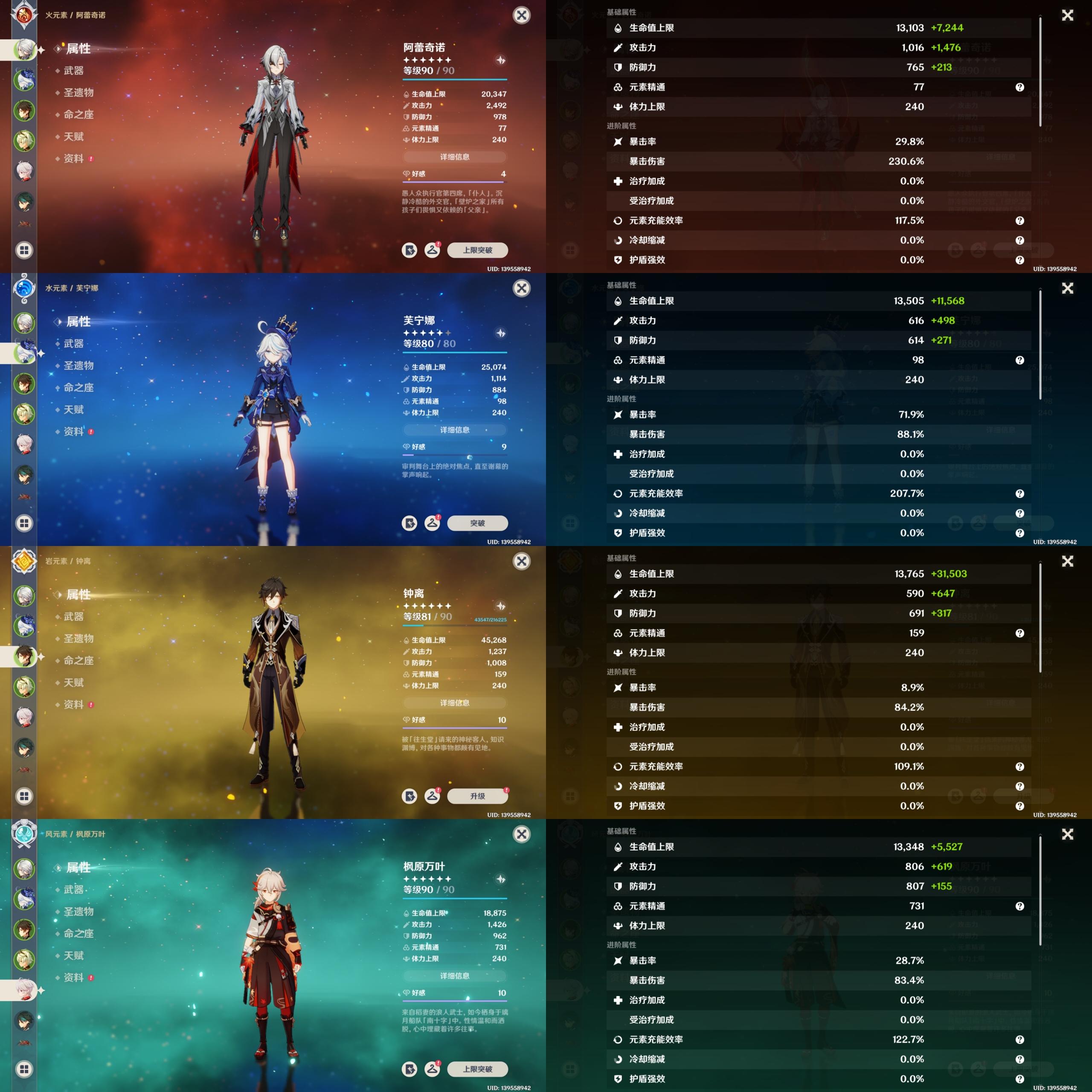Open the 圣遗物 tab on 钟离's screen

(x=78, y=639)
